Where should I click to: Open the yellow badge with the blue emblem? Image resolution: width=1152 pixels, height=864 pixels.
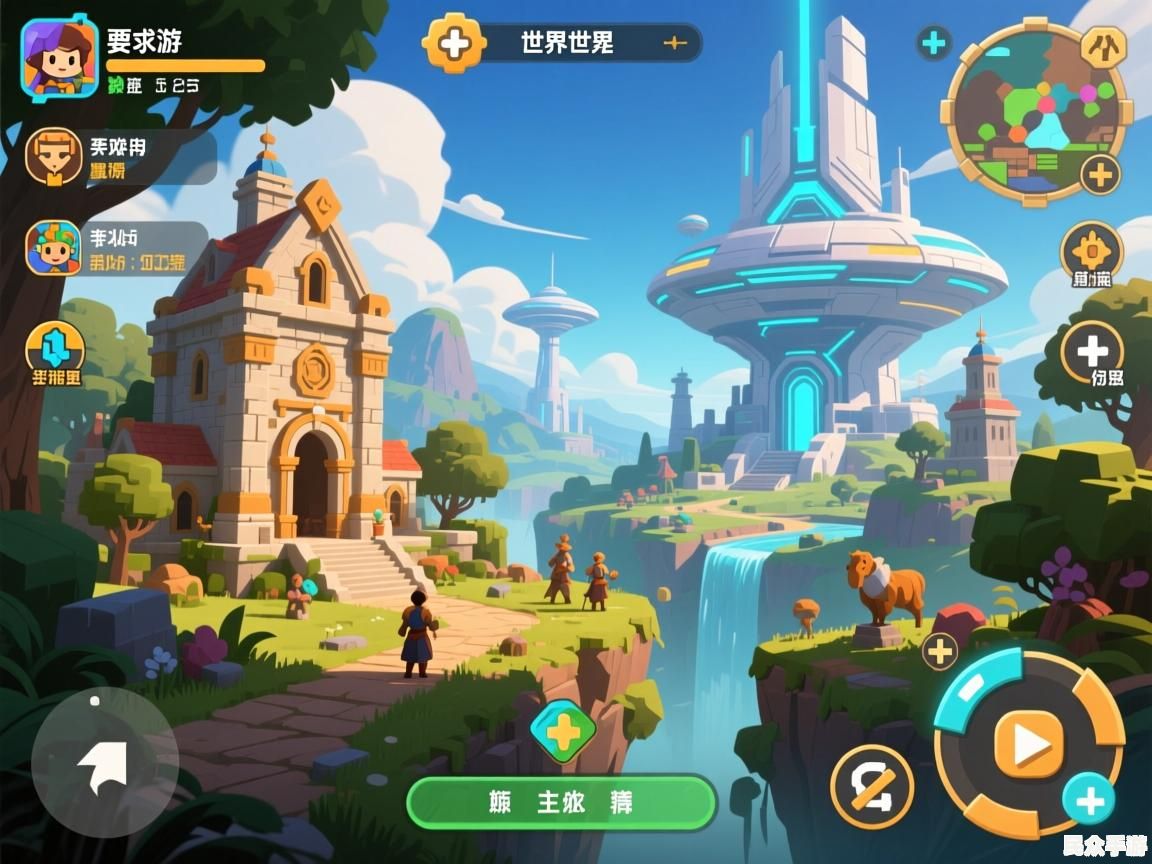[54, 349]
